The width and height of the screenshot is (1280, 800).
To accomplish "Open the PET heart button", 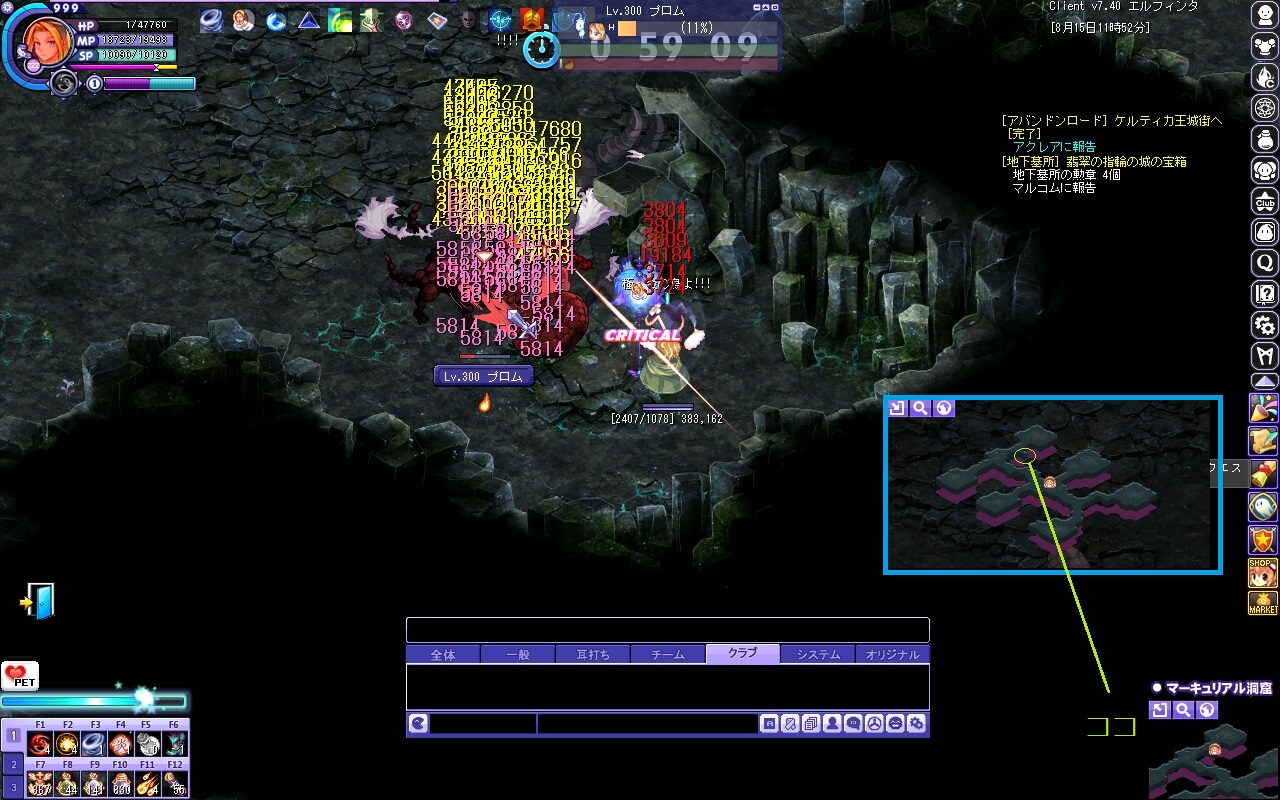I will click(x=19, y=677).
